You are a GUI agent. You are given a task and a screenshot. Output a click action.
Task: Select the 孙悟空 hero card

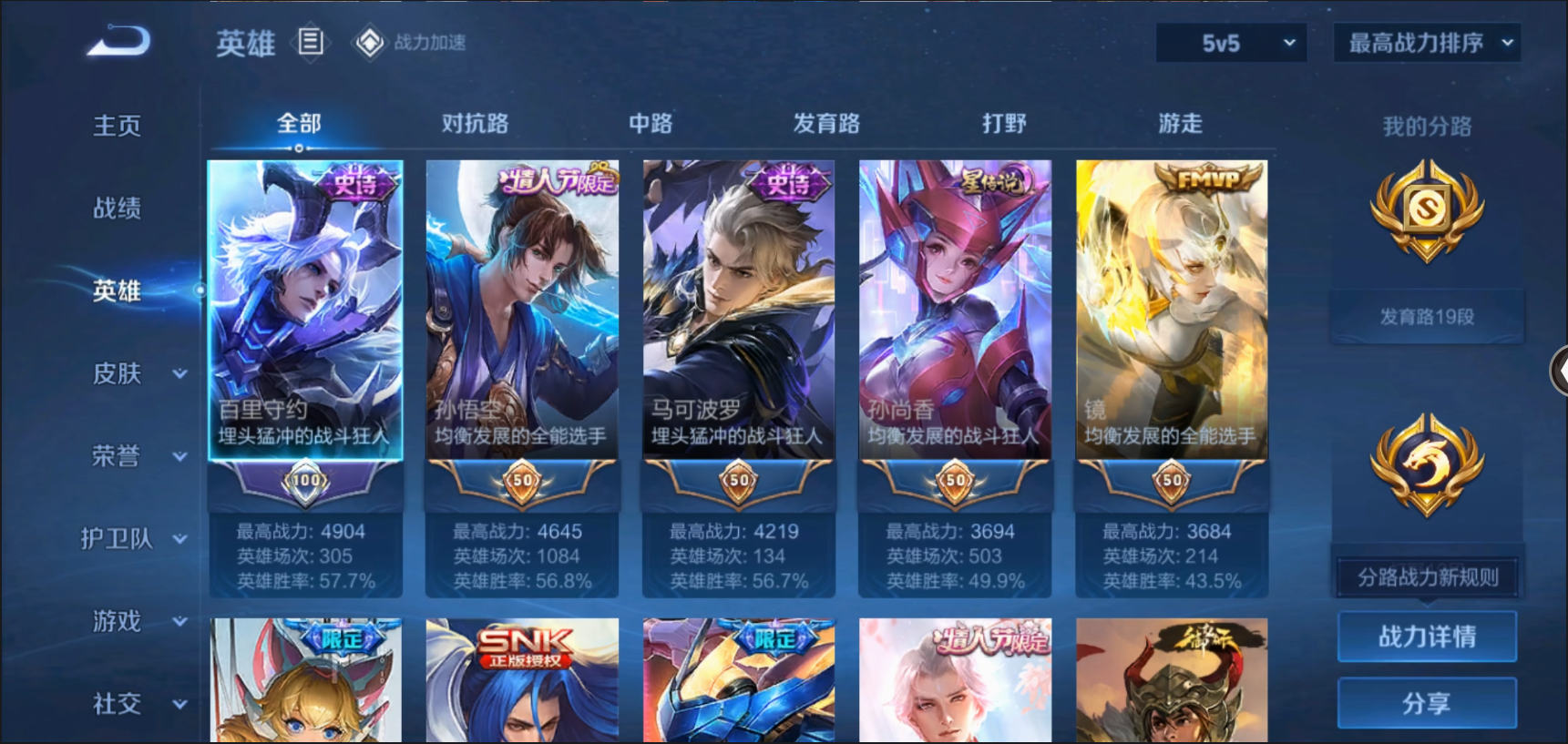click(522, 310)
